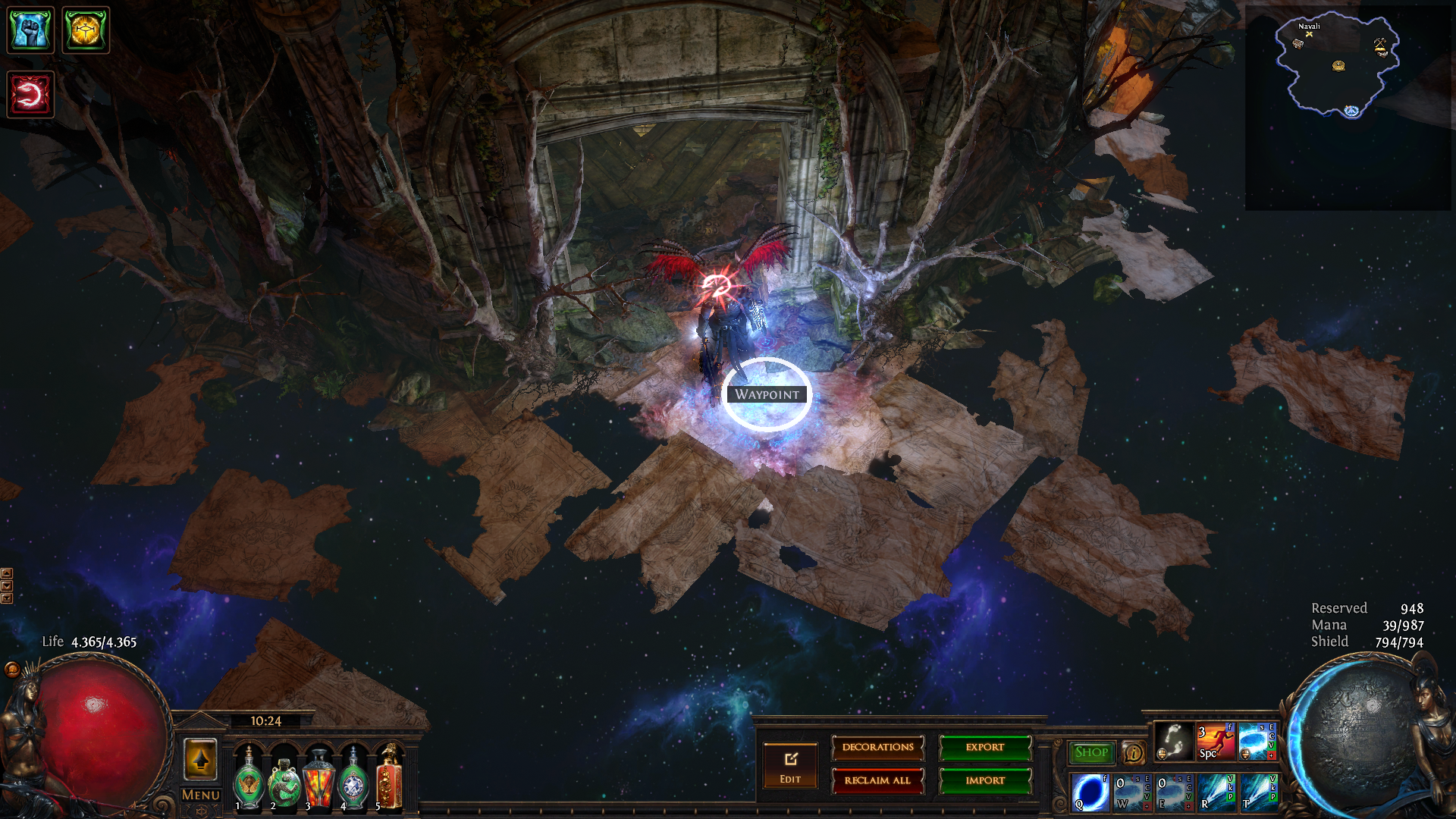Import a hideout layout
The height and width of the screenshot is (819, 1456).
tap(985, 780)
